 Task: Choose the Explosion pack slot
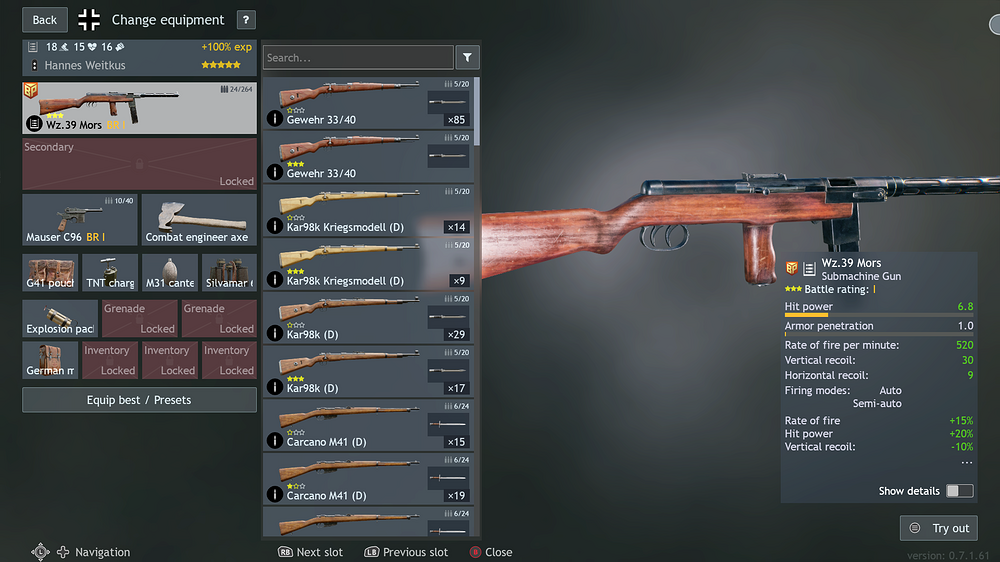(60, 318)
